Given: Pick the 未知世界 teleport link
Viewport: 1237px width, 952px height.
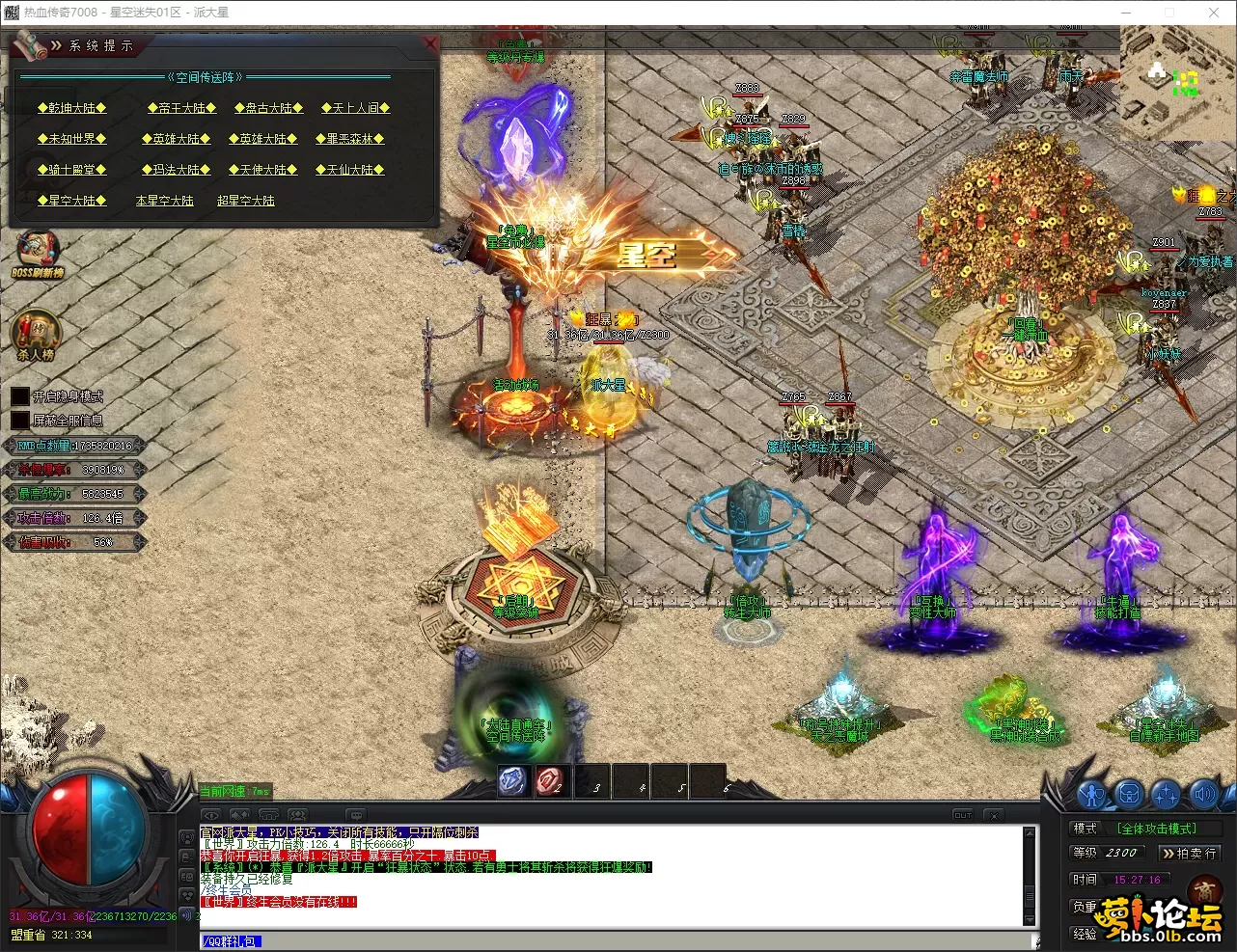Looking at the screenshot, I should coord(72,139).
